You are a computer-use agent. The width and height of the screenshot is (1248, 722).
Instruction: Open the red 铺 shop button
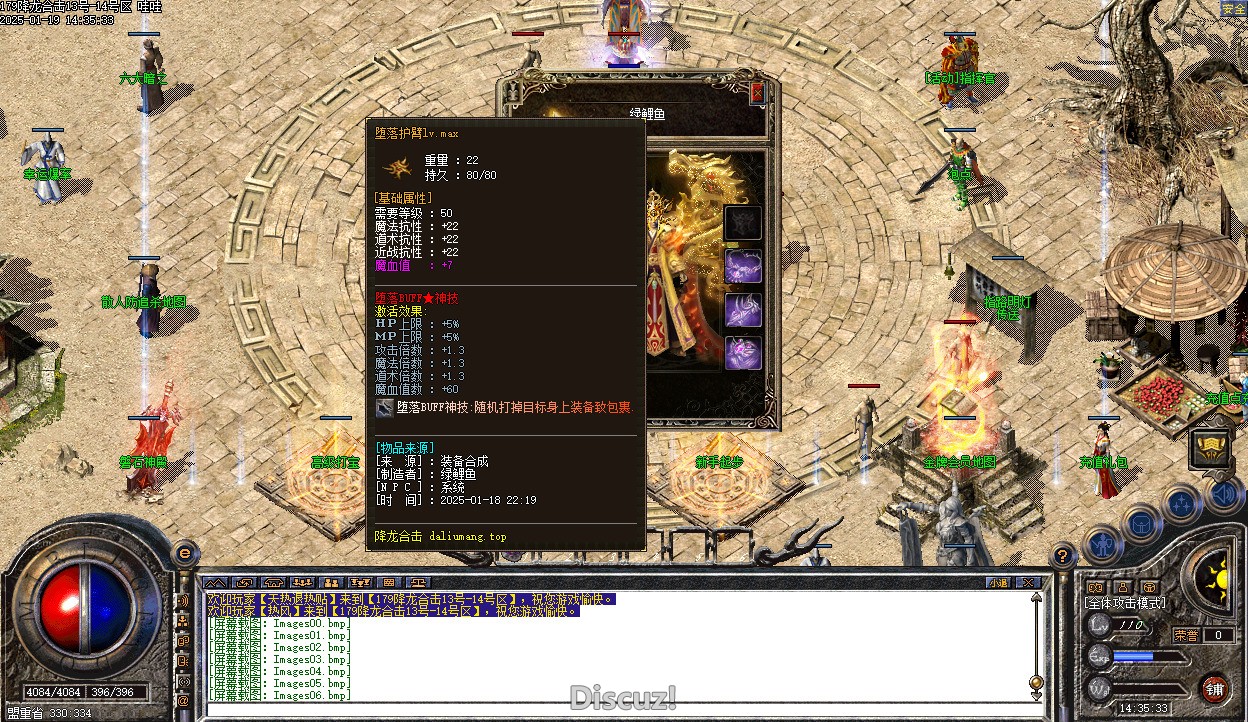point(1214,688)
